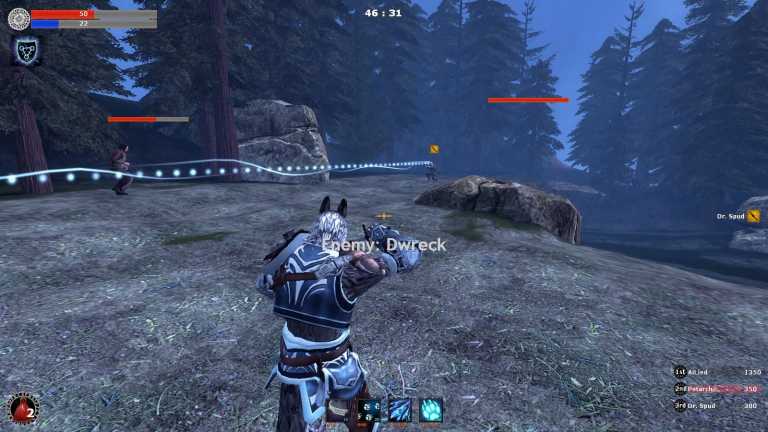
Task: Select the round player portrait medallion
Action: (18, 18)
